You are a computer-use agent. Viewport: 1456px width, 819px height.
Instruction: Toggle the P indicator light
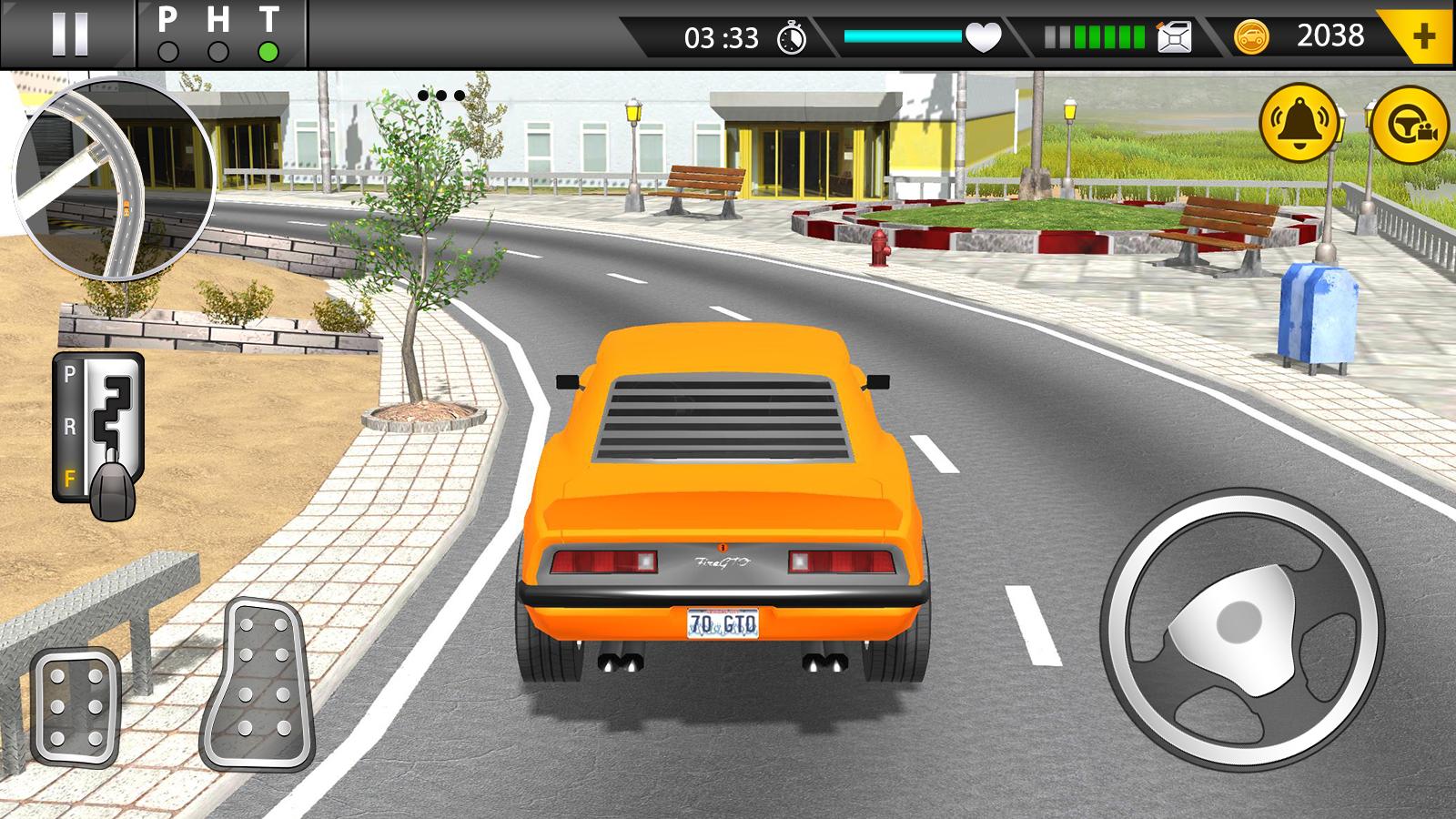(167, 52)
